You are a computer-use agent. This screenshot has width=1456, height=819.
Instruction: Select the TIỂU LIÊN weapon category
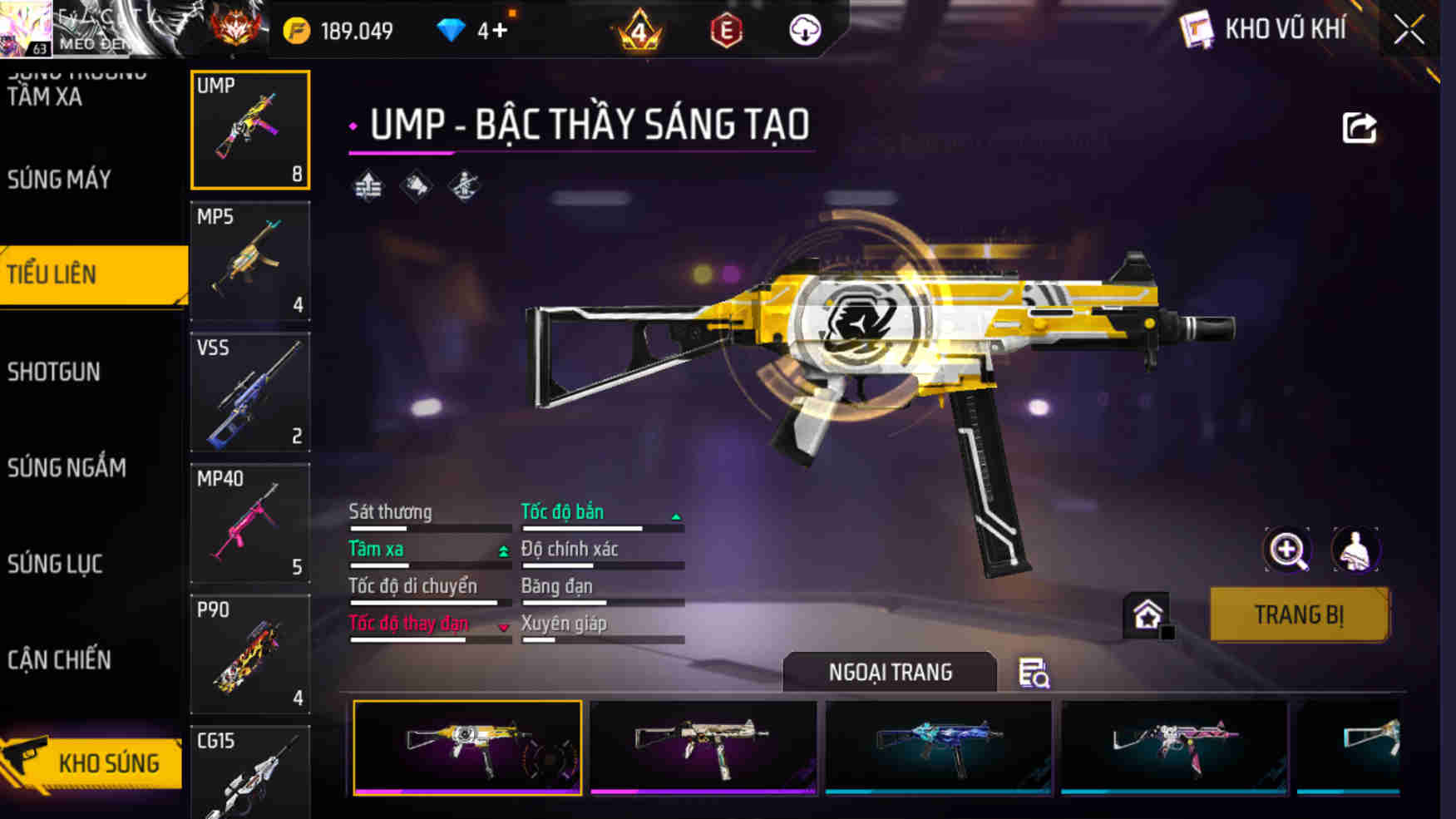pyautogui.click(x=91, y=274)
